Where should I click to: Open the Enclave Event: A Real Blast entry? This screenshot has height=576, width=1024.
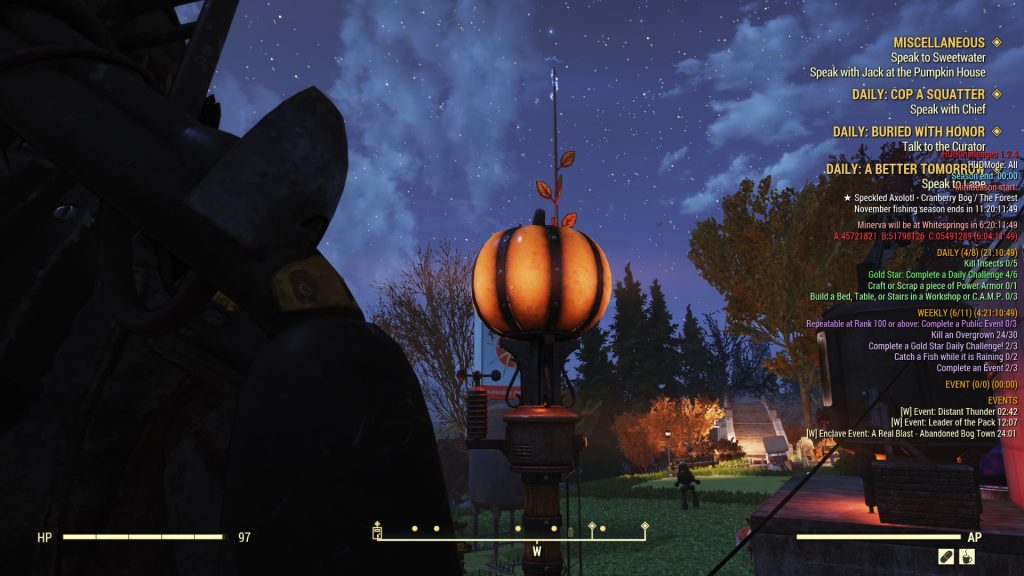pos(911,434)
